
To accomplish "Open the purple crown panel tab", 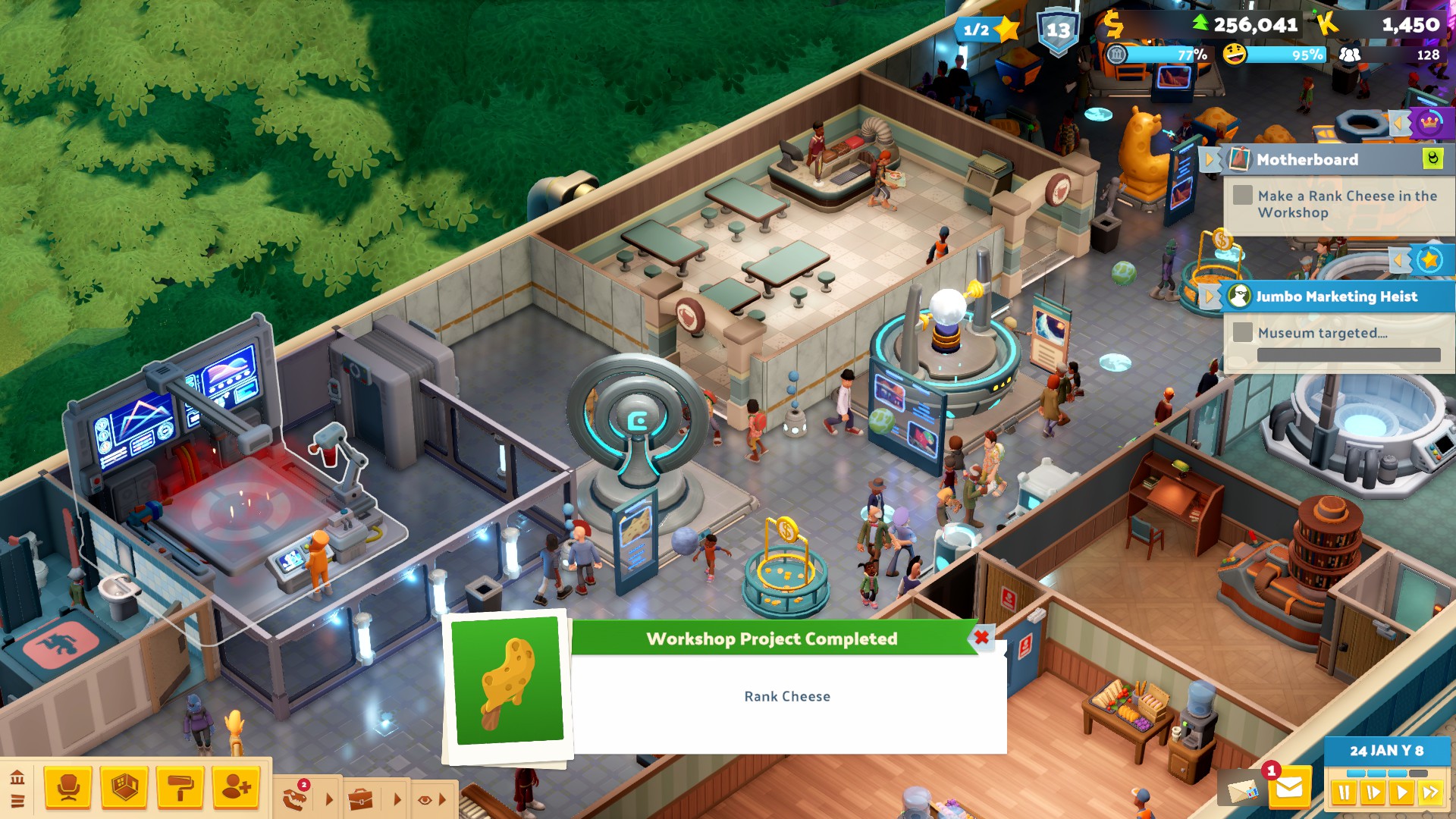I will [1429, 122].
